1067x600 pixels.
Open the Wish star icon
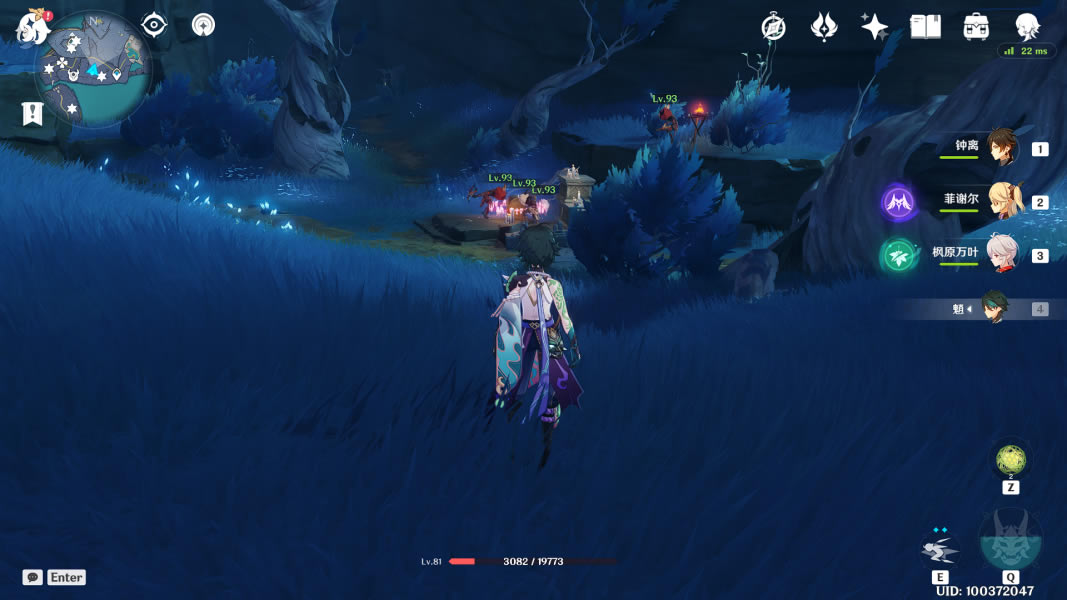coord(874,27)
